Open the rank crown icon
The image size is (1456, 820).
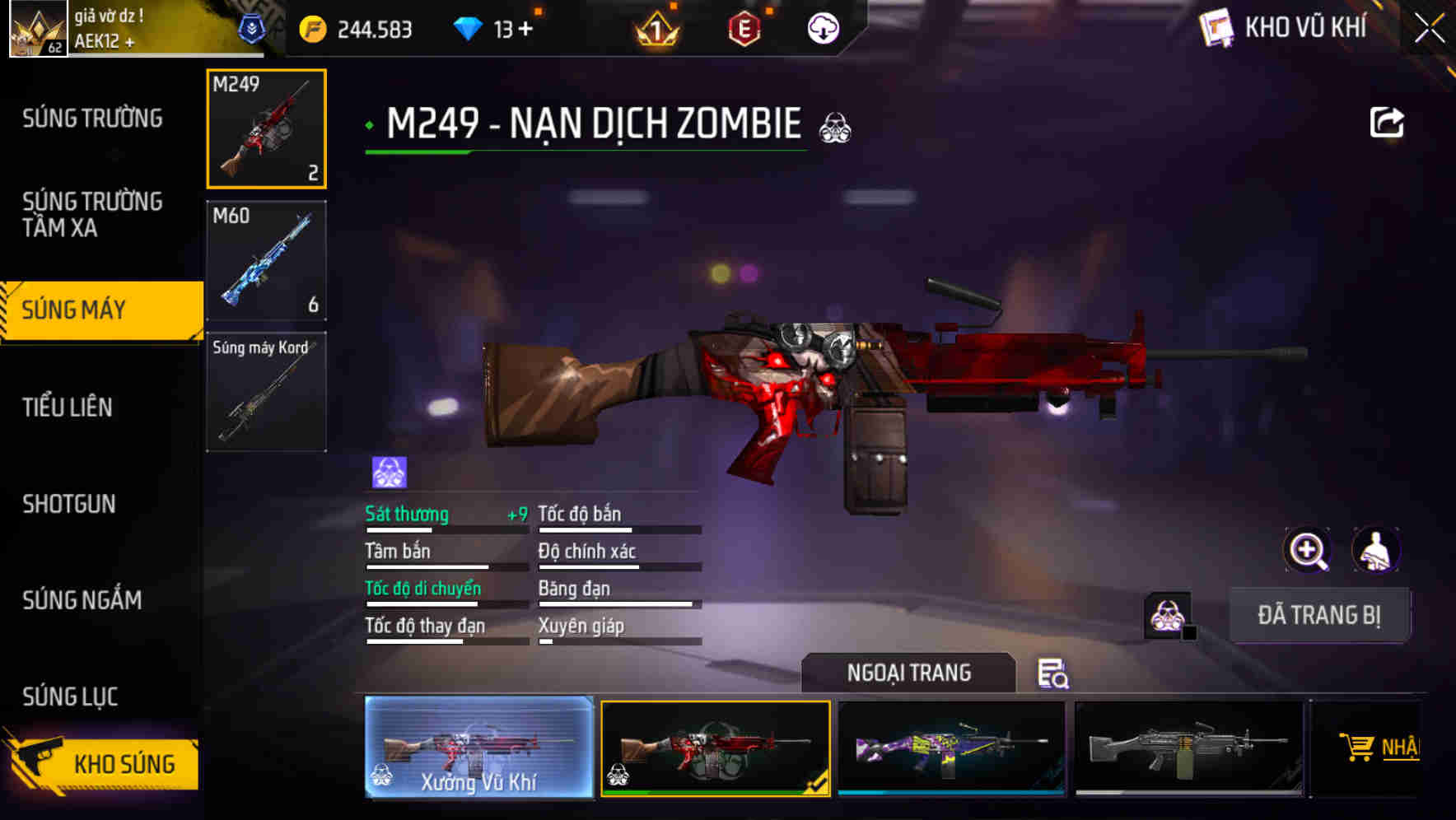[x=655, y=27]
